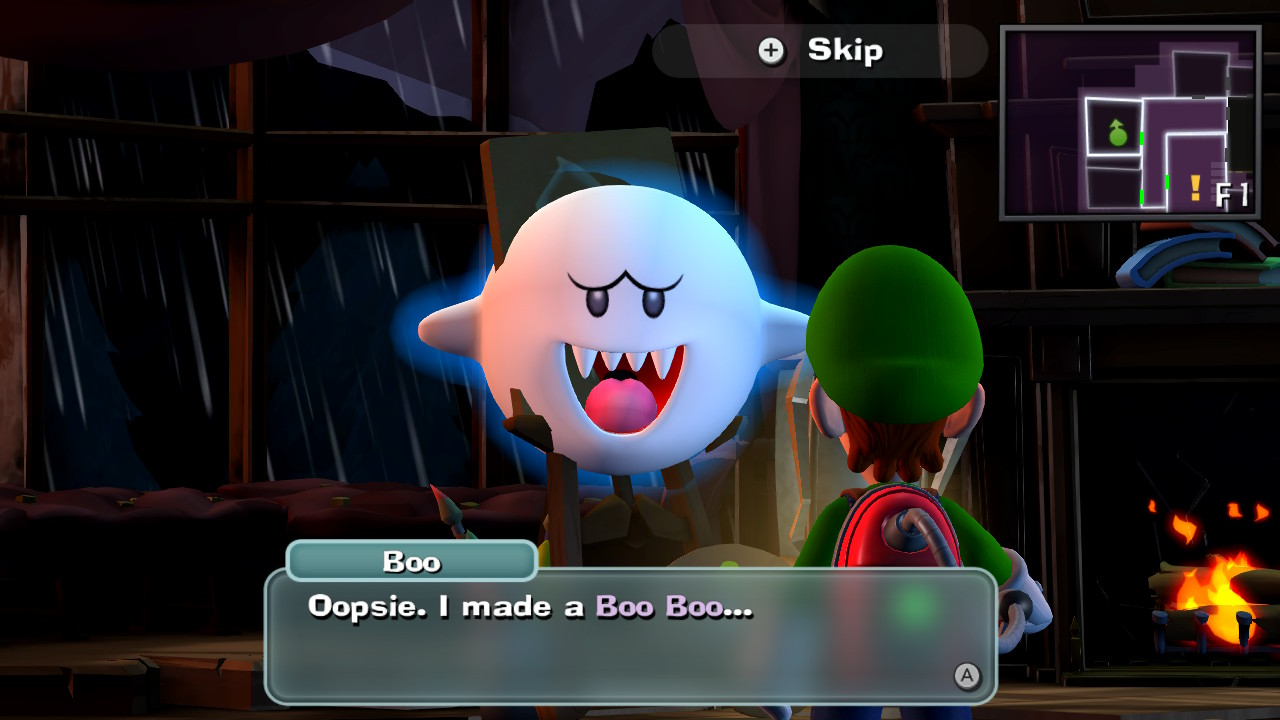
Task: Click the yellow exclamation mark on the minimap
Action: point(1194,187)
